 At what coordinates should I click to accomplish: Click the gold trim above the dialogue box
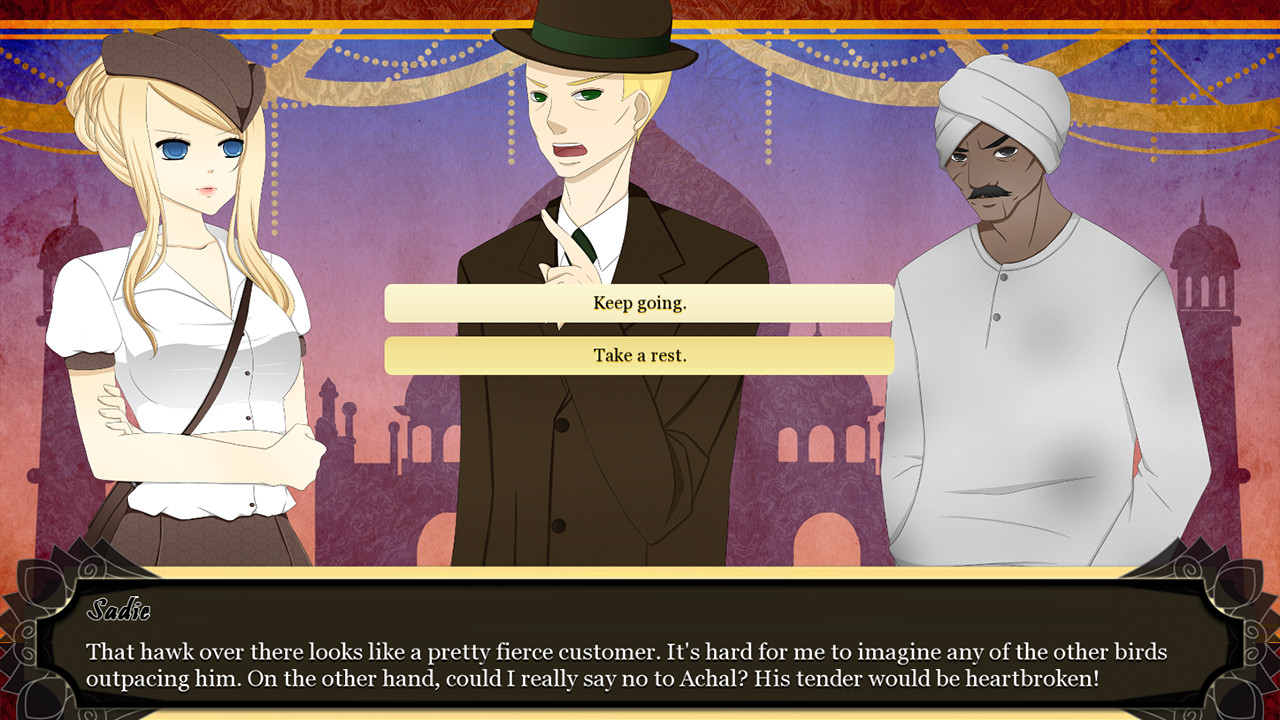point(640,572)
